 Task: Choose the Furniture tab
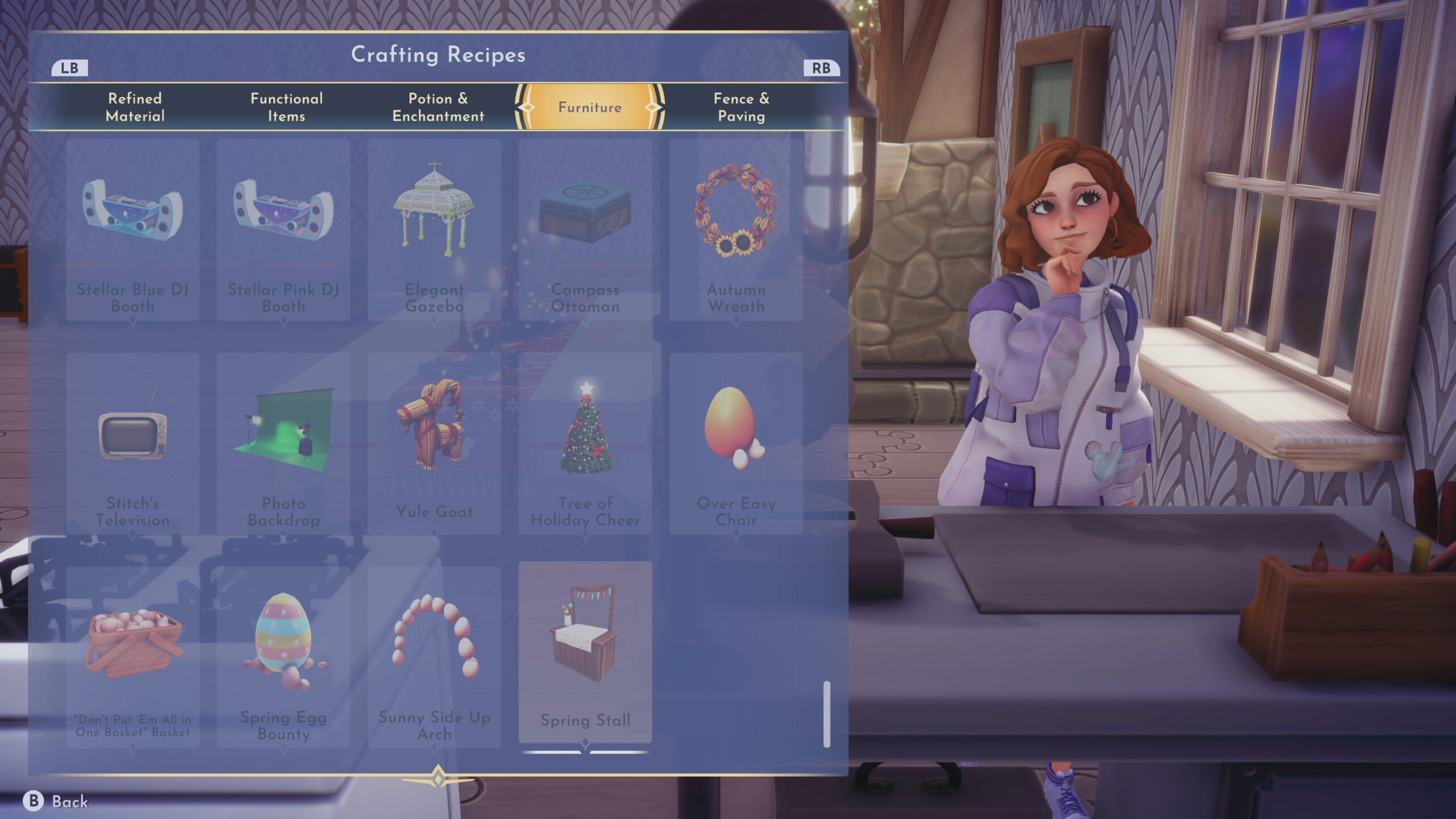(x=590, y=107)
